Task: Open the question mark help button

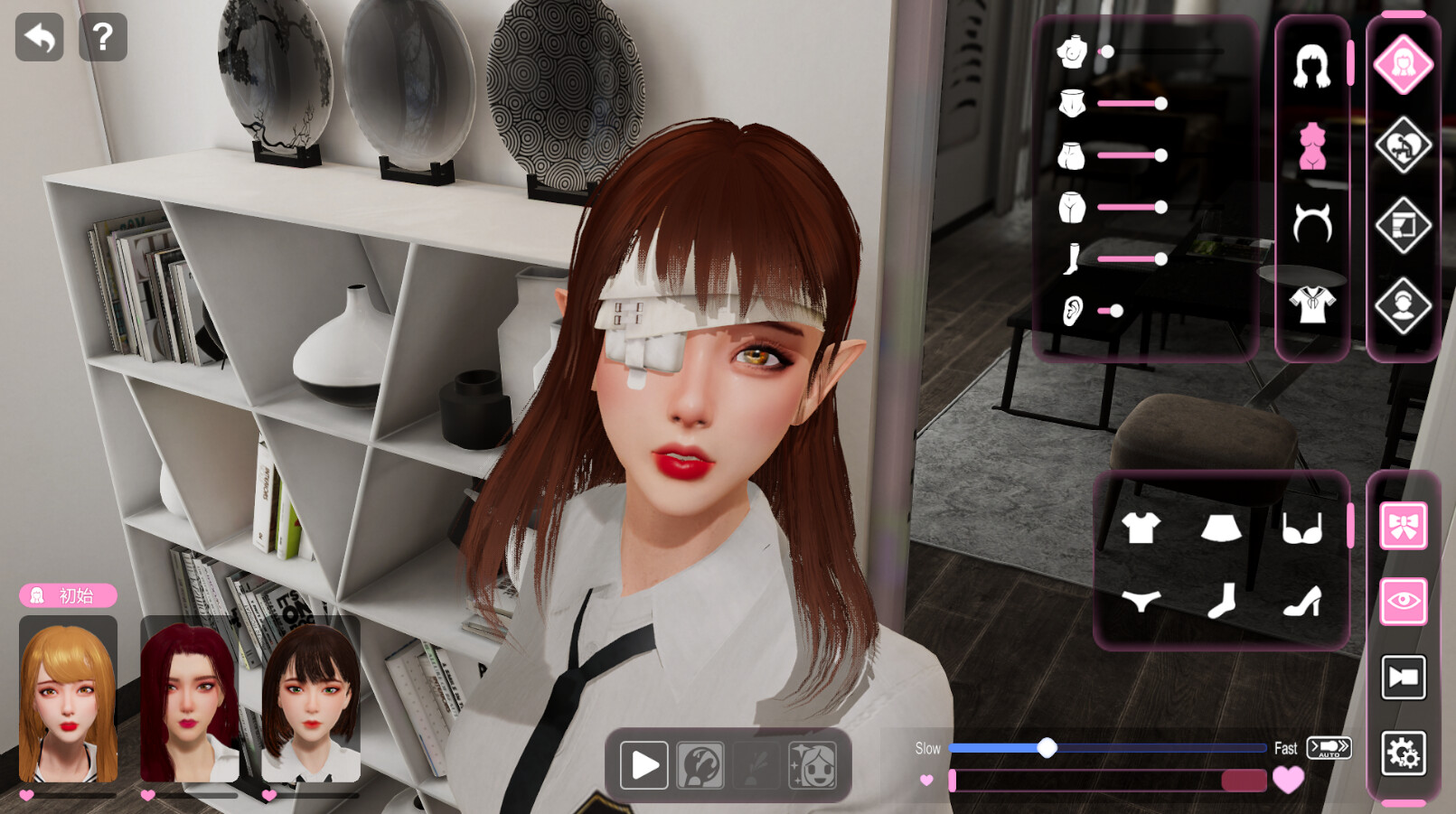Action: click(102, 37)
